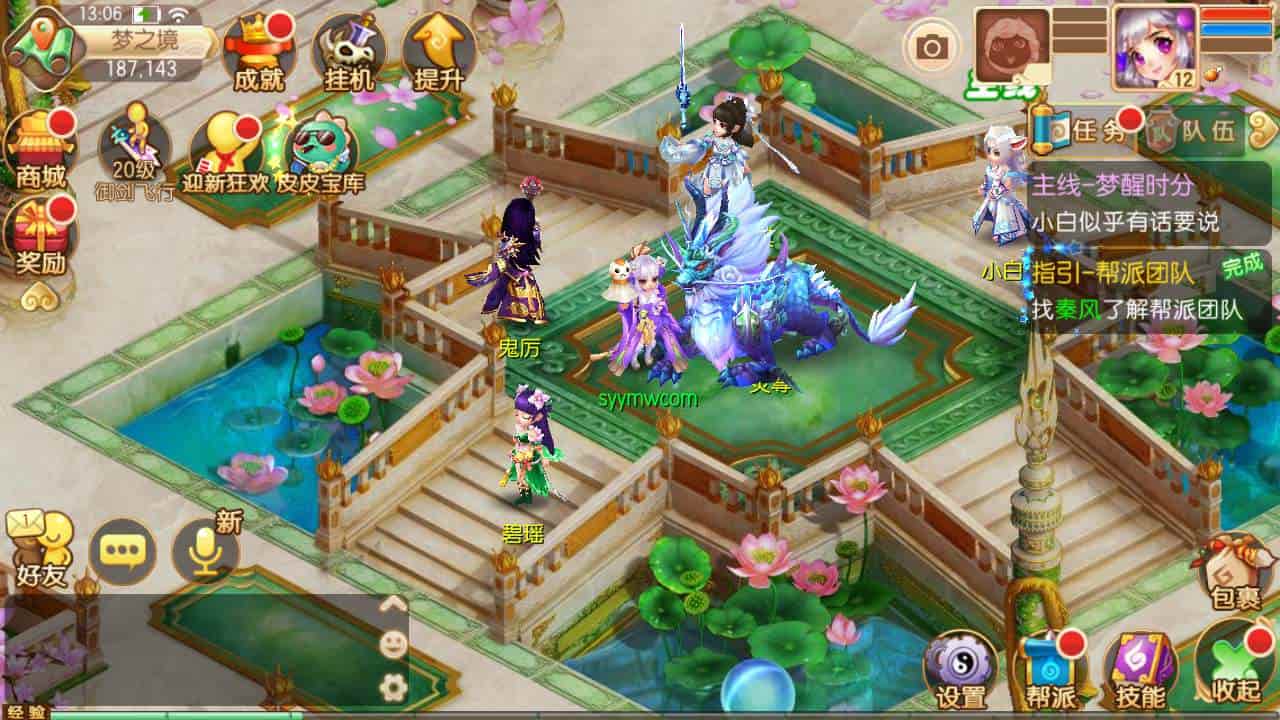
Task: Open the 成就 achievements icon
Action: coord(258,52)
